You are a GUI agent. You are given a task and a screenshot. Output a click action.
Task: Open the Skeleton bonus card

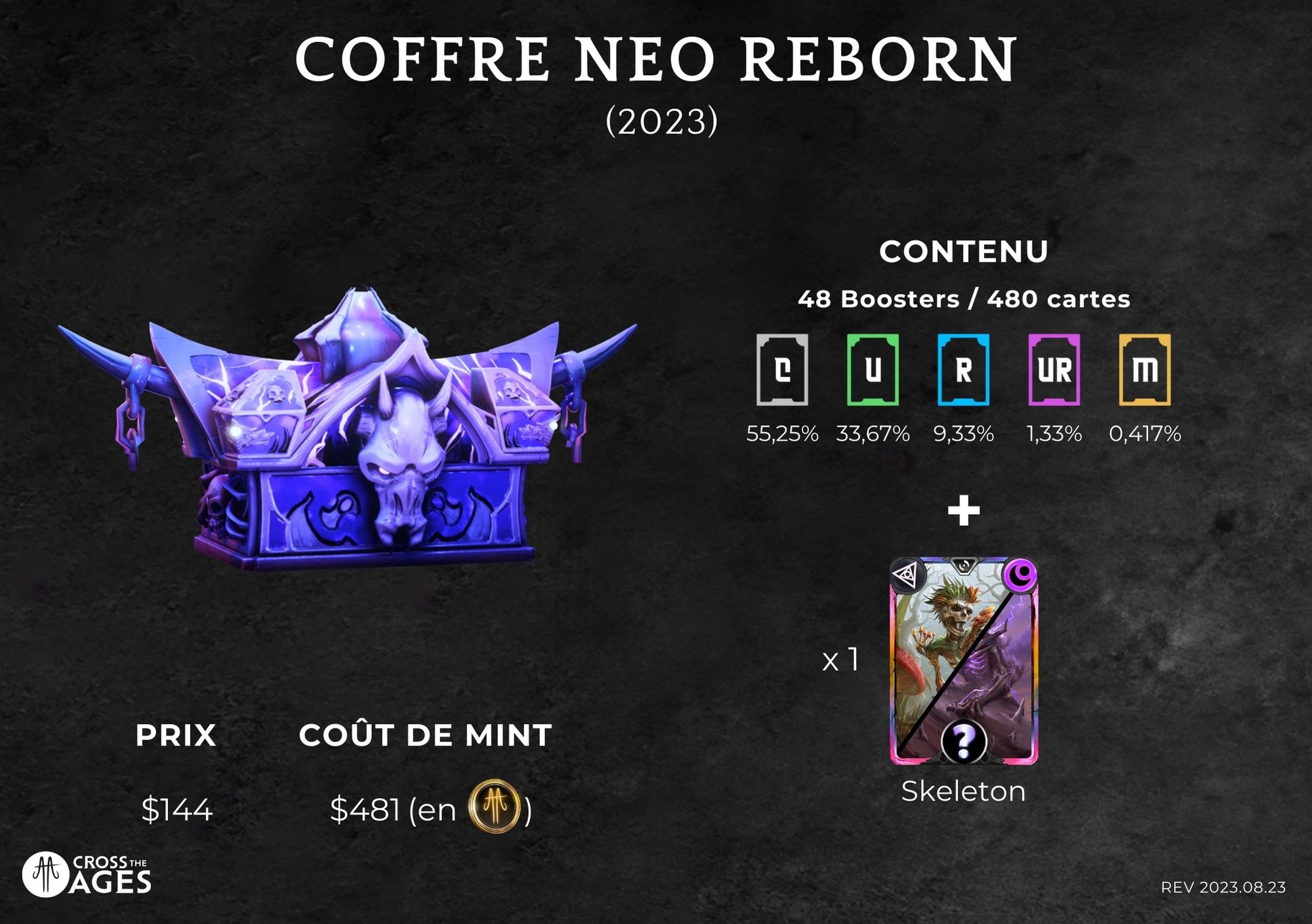coord(963,661)
